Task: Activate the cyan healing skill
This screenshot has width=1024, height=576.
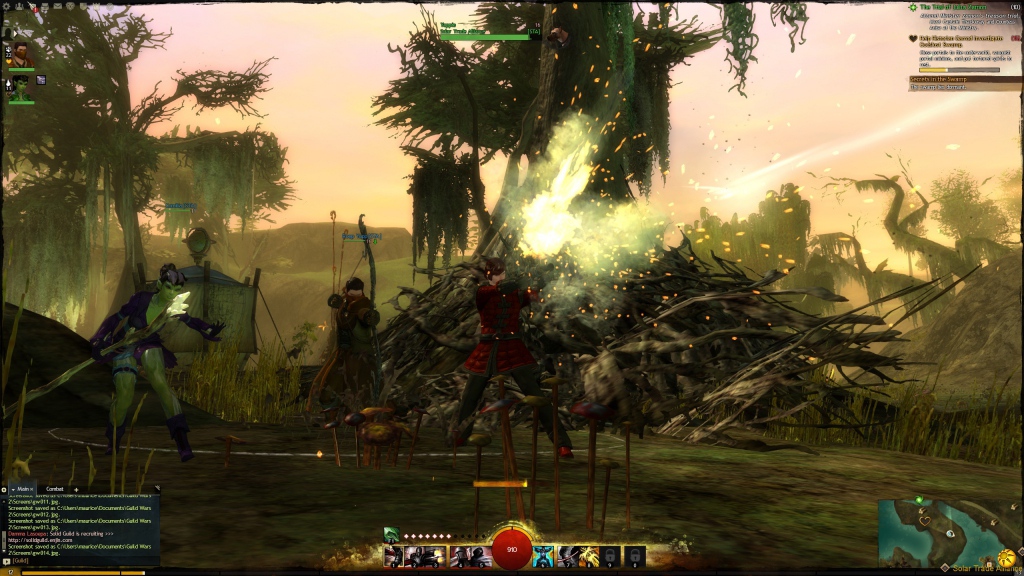Action: [542, 556]
